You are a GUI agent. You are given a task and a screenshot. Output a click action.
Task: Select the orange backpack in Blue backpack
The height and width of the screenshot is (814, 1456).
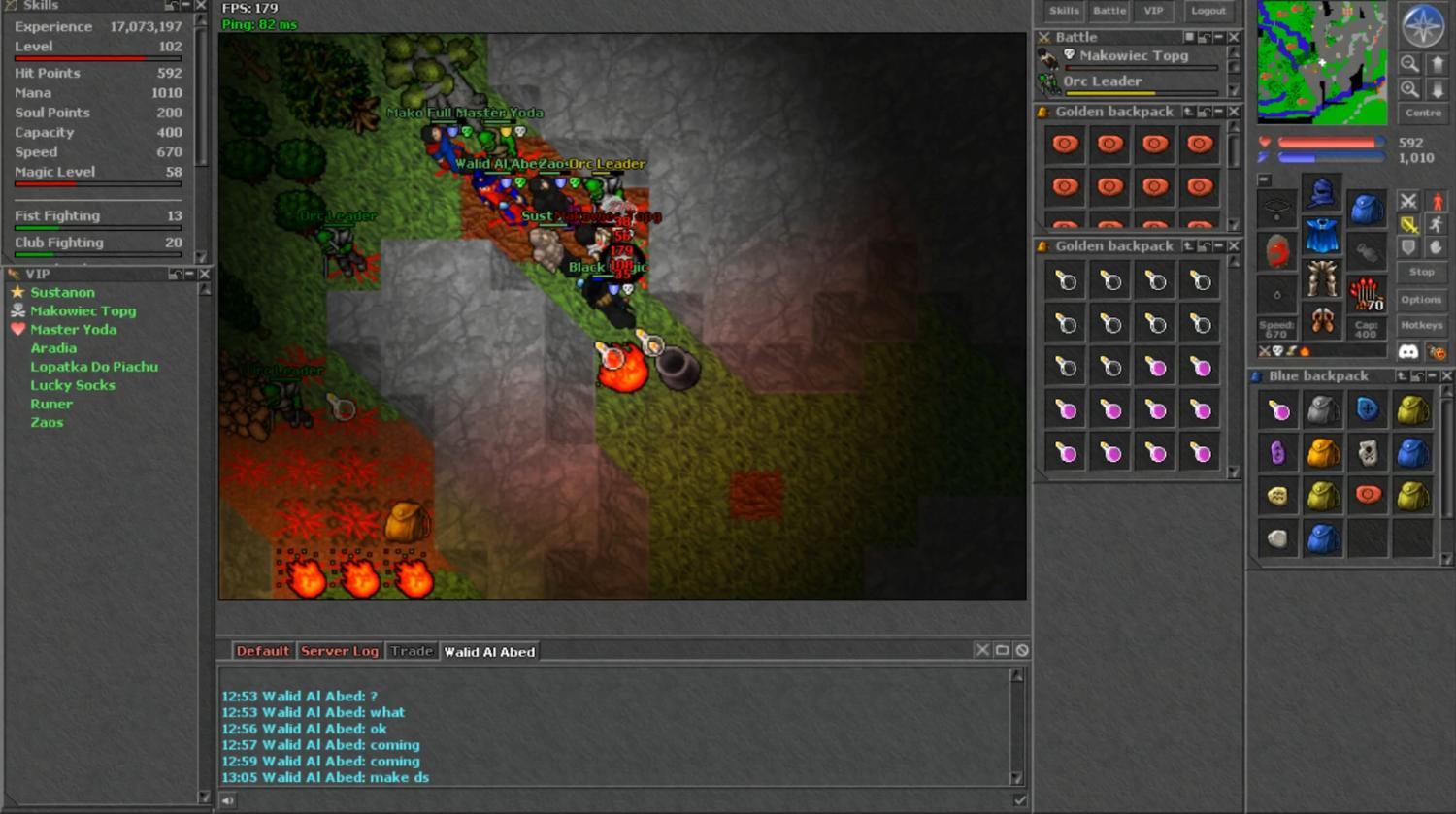pyautogui.click(x=1322, y=452)
